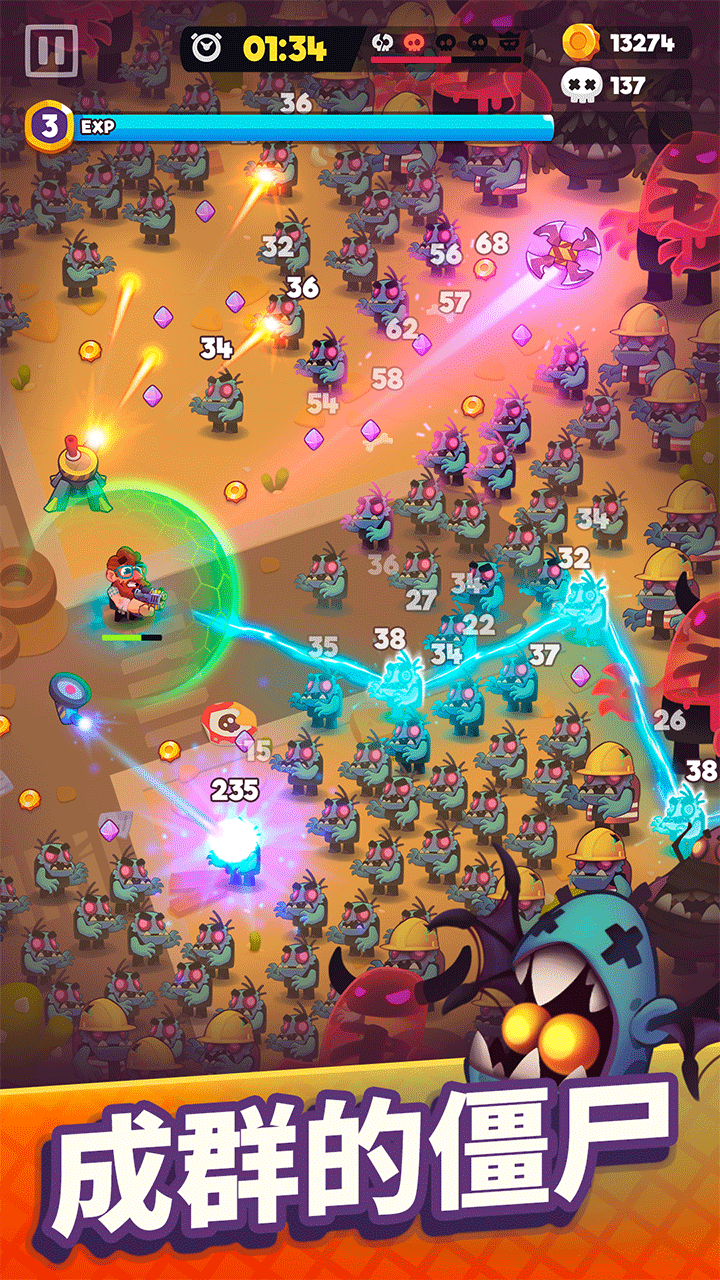Pause the game with the pause button

point(50,50)
